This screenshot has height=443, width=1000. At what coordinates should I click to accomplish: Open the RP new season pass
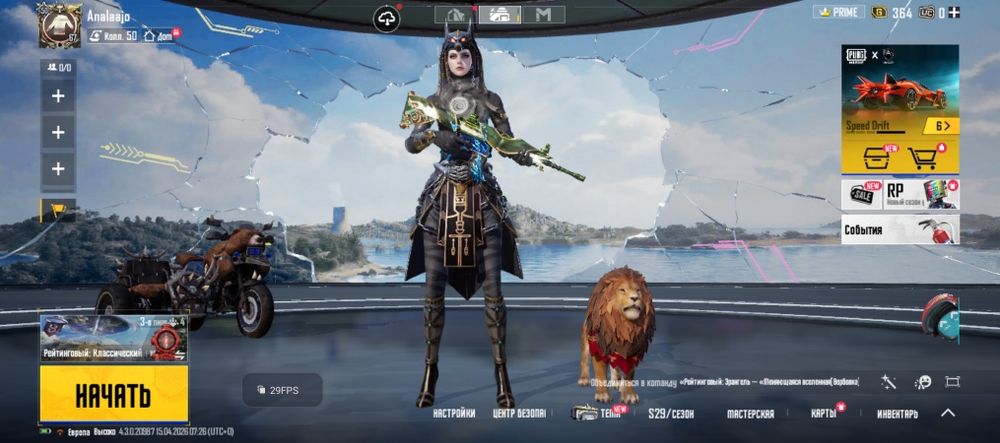(920, 194)
